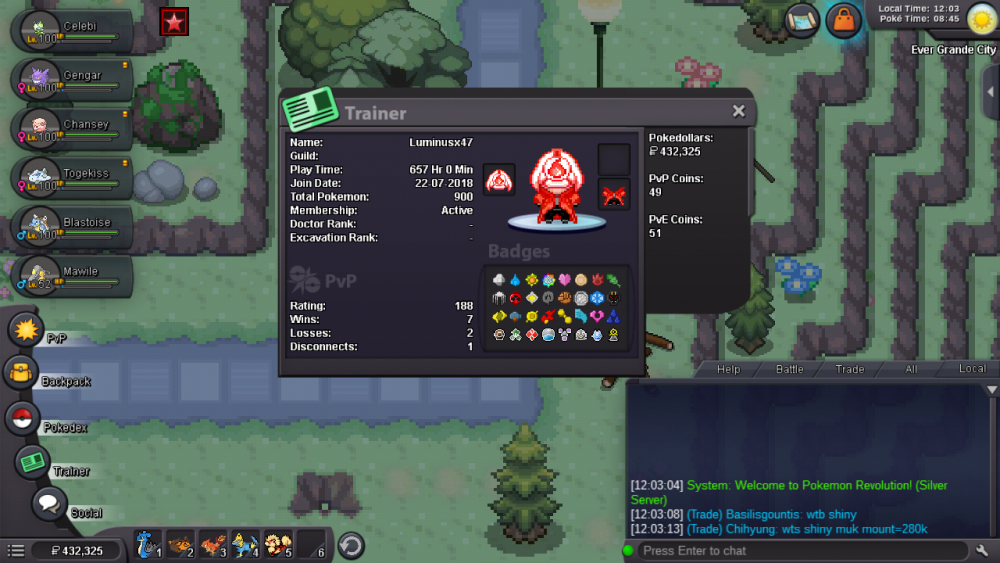Close the Trainer window

(738, 111)
